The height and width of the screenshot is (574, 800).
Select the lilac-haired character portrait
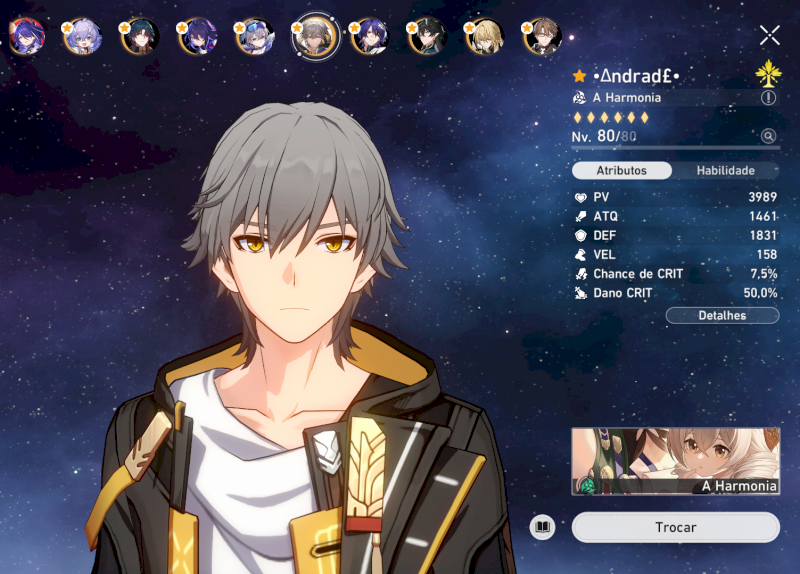pyautogui.click(x=83, y=37)
